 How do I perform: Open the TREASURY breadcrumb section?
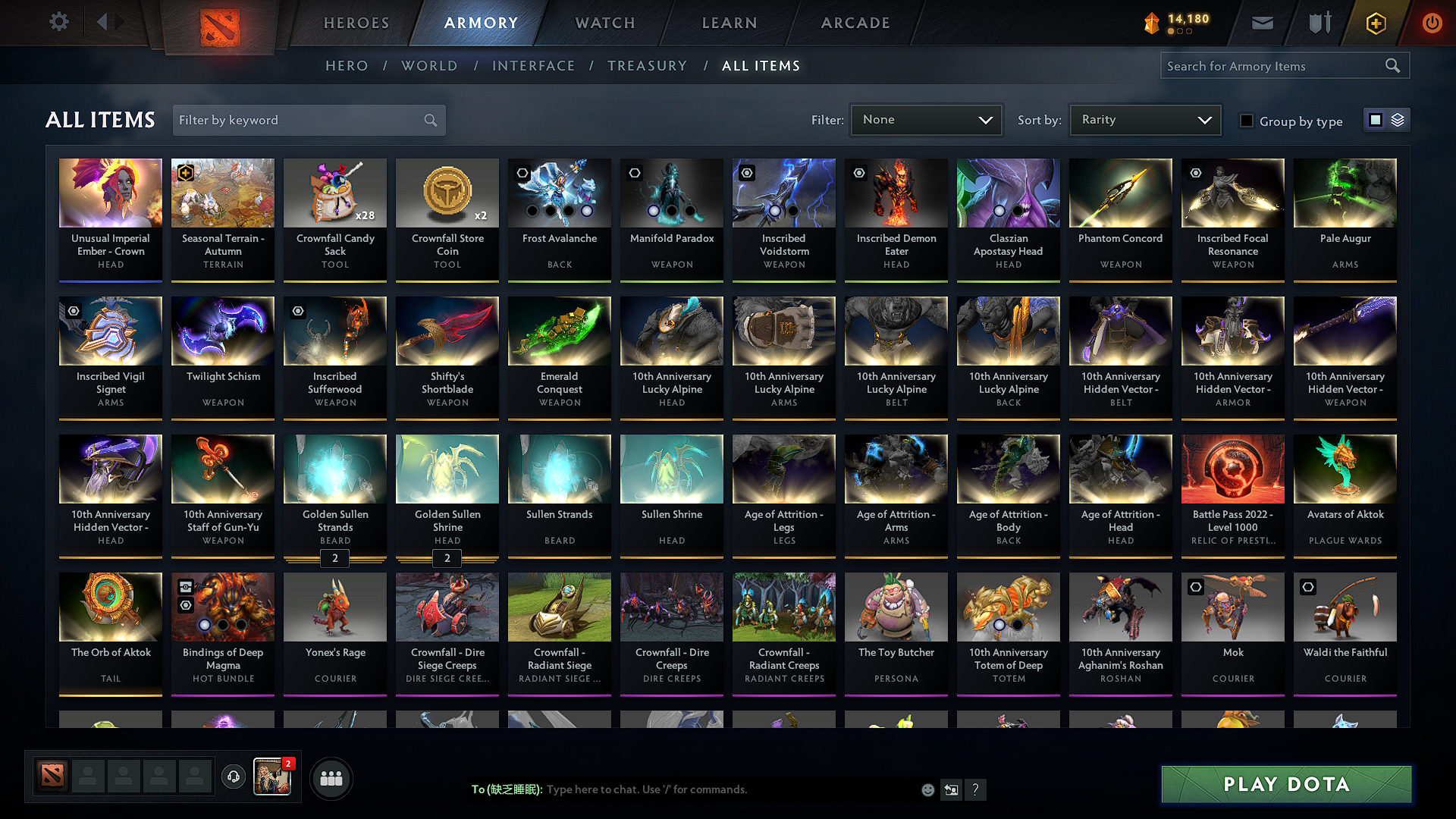647,65
